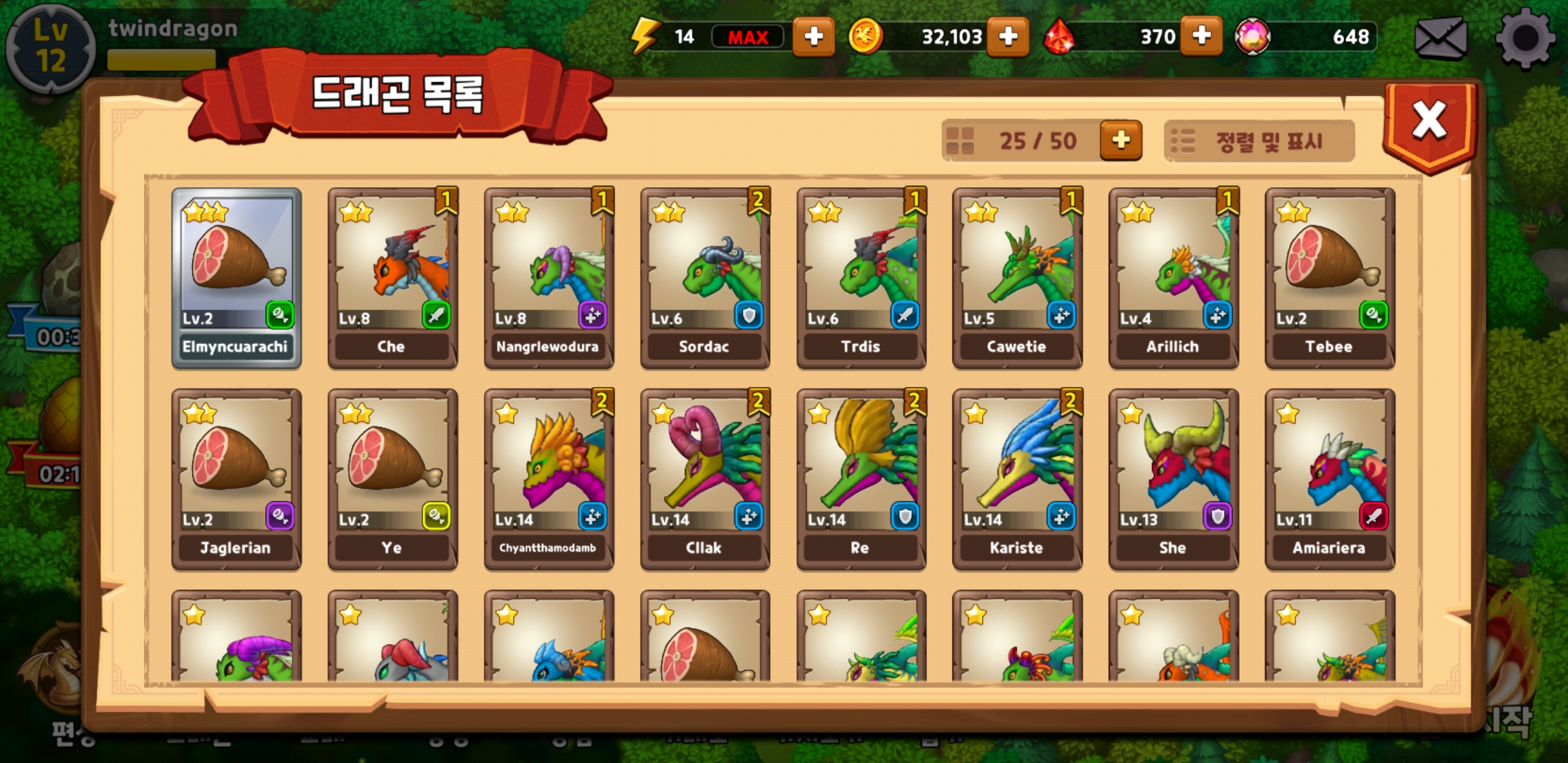Choose the Cawetie dragon card
This screenshot has width=1568, height=763.
[1017, 278]
